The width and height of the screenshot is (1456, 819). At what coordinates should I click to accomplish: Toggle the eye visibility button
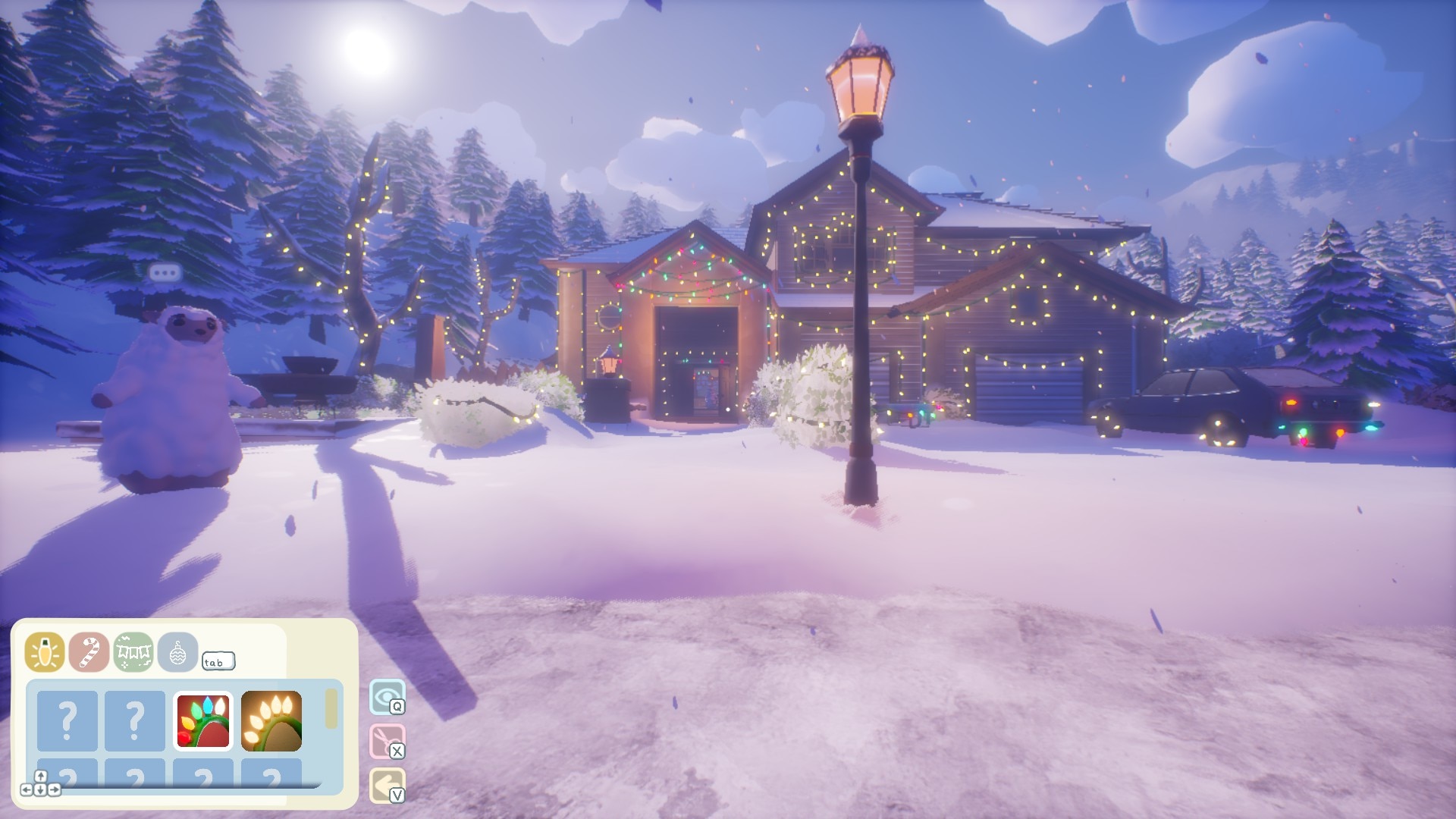[x=387, y=697]
